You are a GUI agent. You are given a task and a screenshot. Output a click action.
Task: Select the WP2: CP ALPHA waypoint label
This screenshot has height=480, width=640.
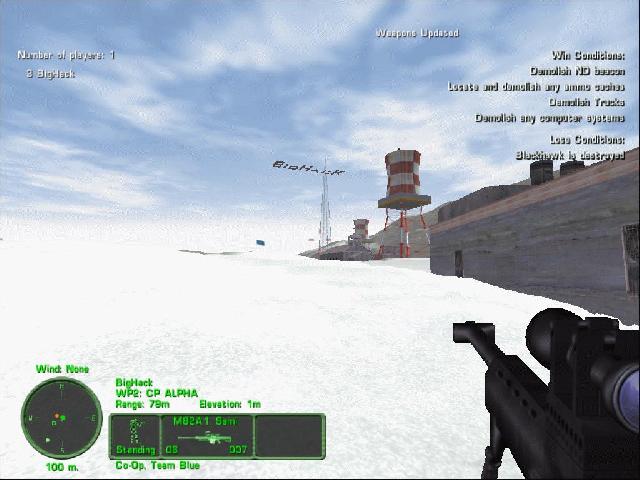(157, 393)
